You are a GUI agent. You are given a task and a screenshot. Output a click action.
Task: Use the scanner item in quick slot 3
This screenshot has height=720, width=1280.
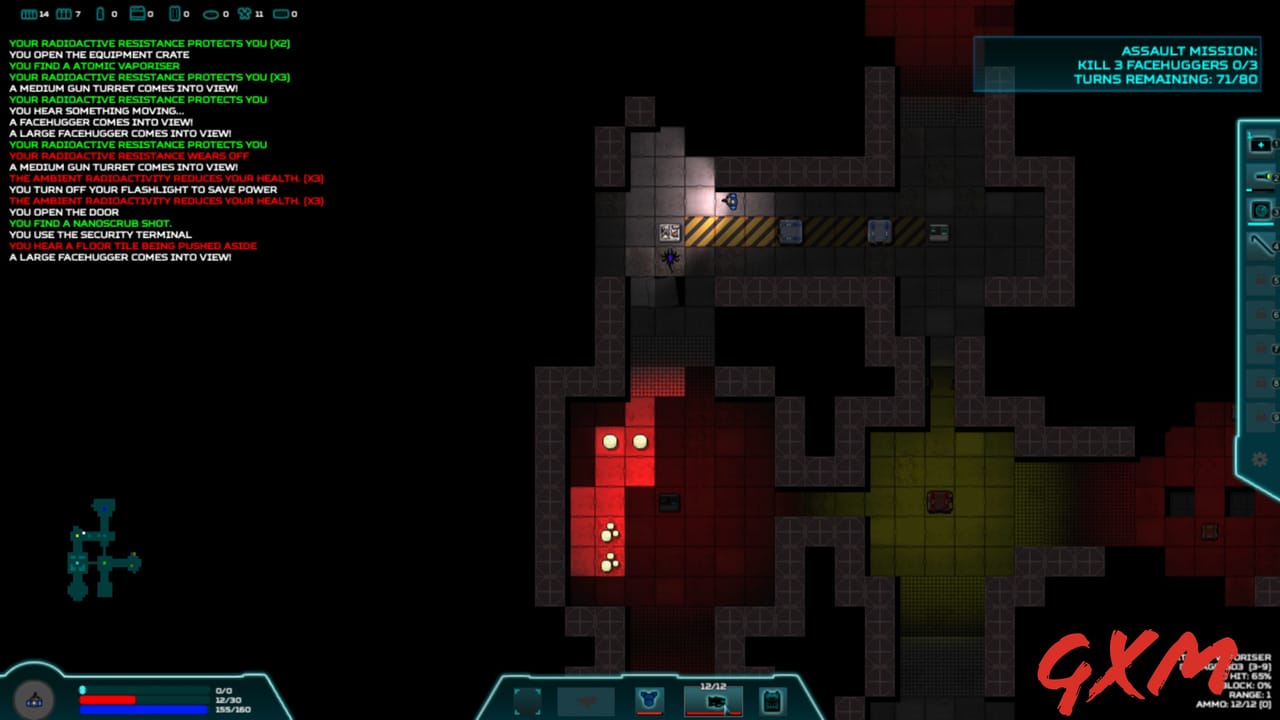(1260, 211)
